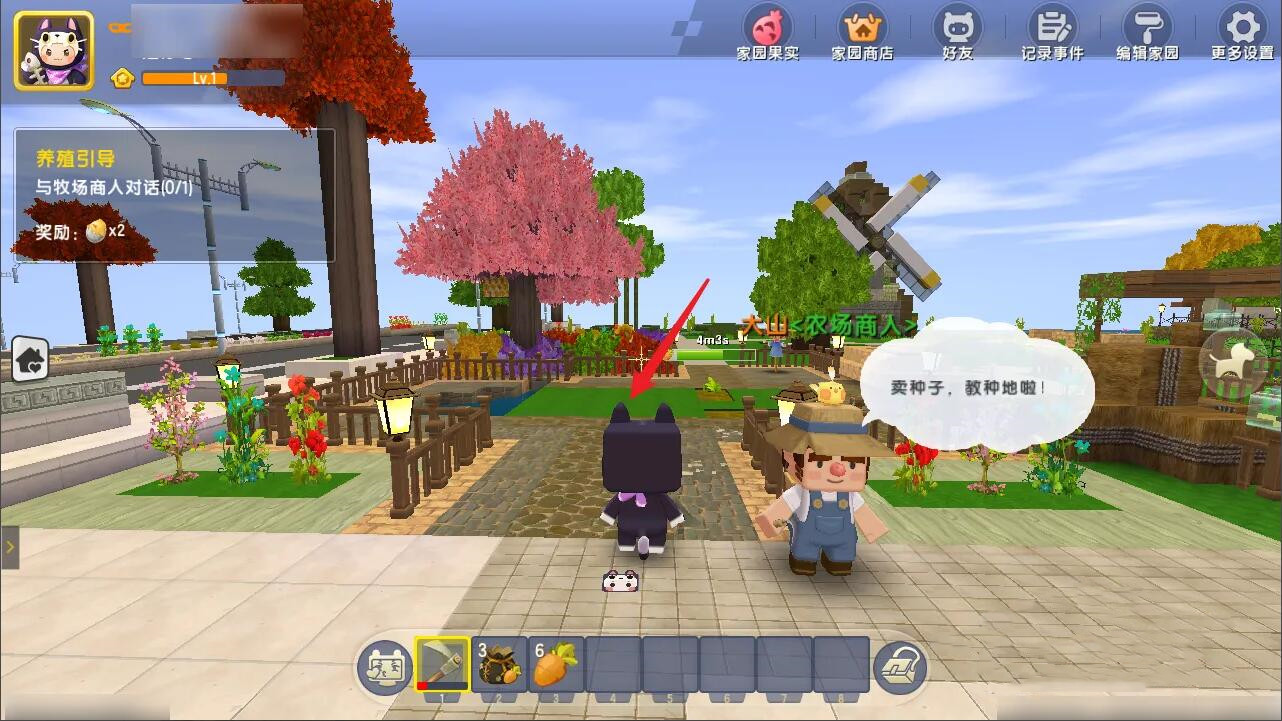
Task: Select the hoe in hotbar slot 1
Action: (442, 665)
